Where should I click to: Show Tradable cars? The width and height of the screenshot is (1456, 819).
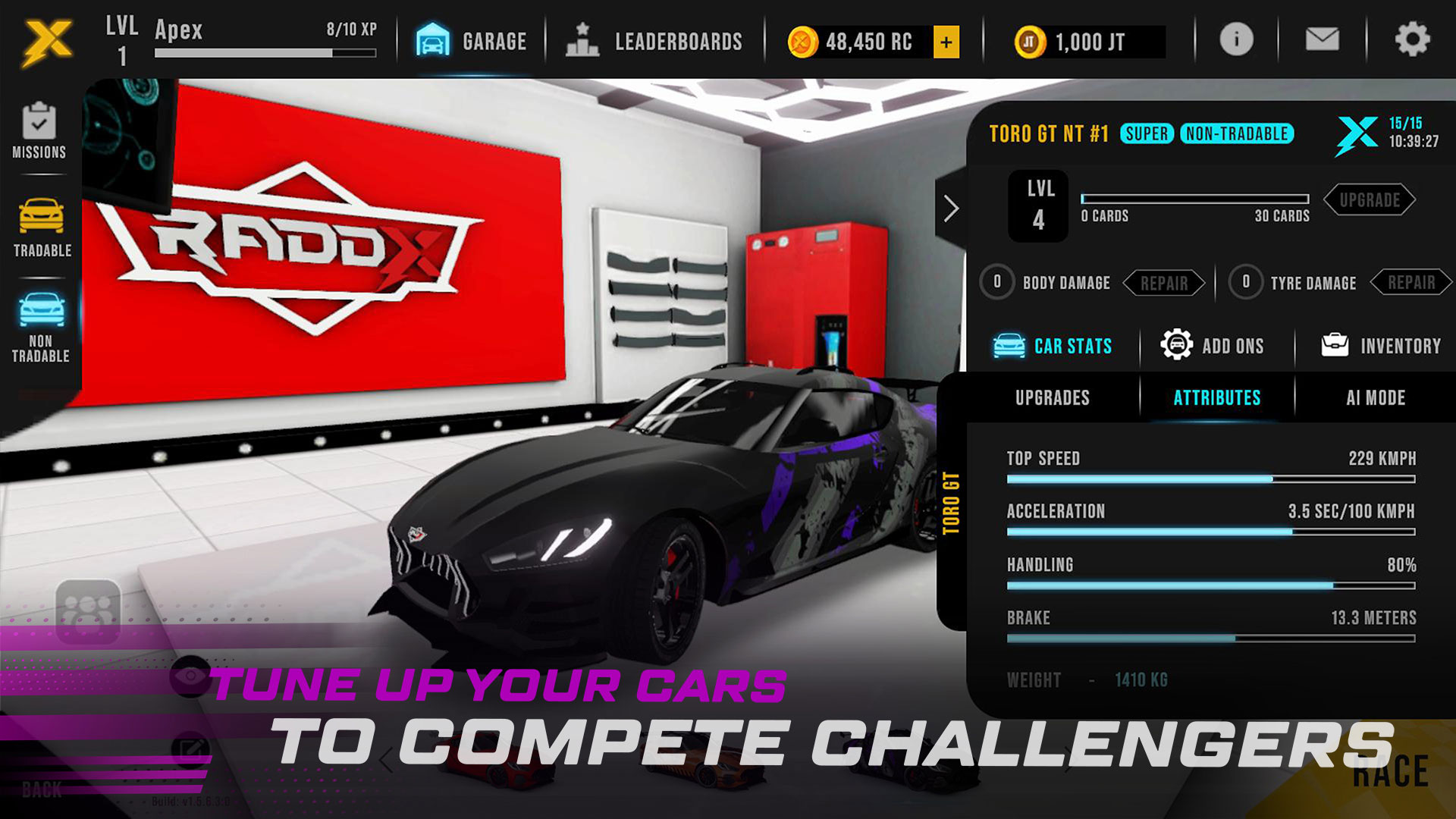(42, 227)
